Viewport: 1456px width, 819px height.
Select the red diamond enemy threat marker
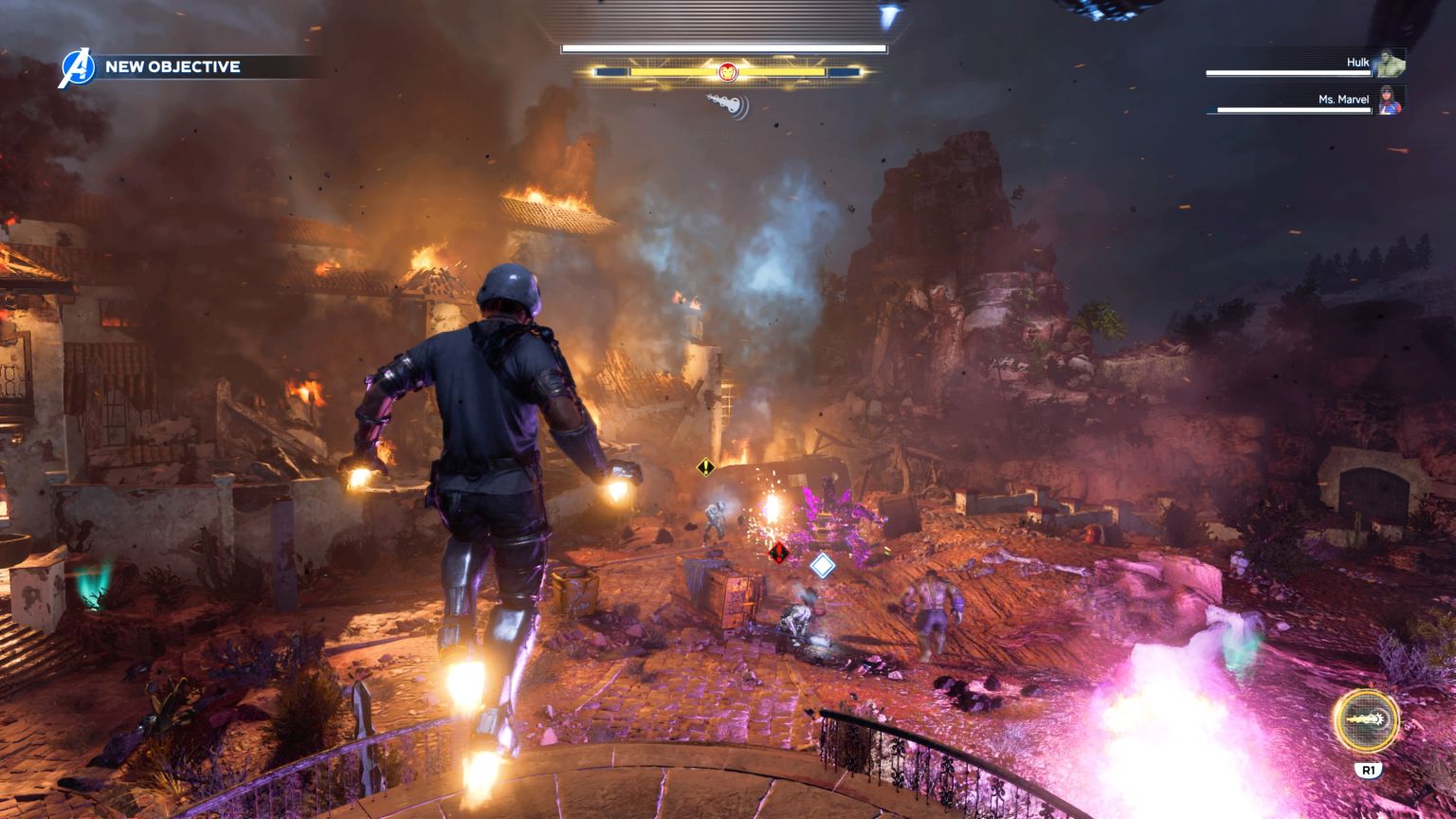(779, 552)
